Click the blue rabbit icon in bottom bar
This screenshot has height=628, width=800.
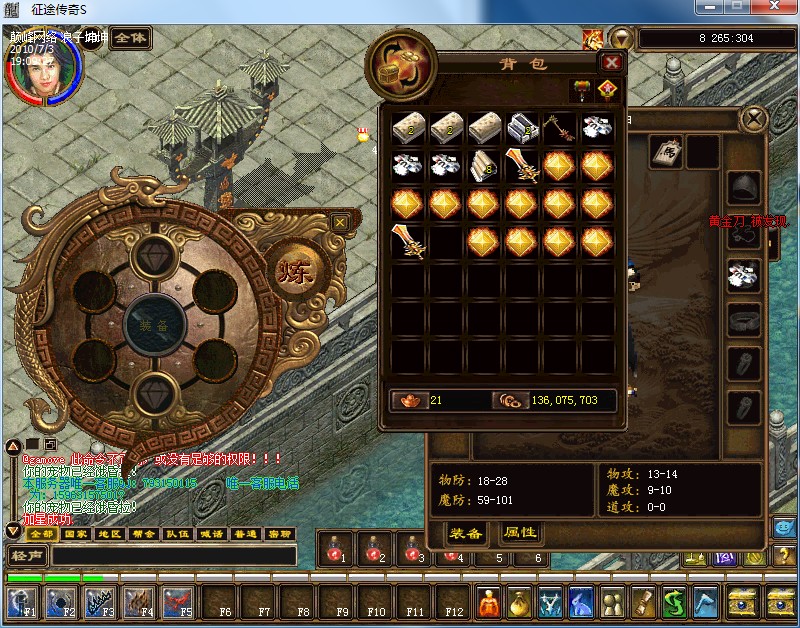(581, 601)
